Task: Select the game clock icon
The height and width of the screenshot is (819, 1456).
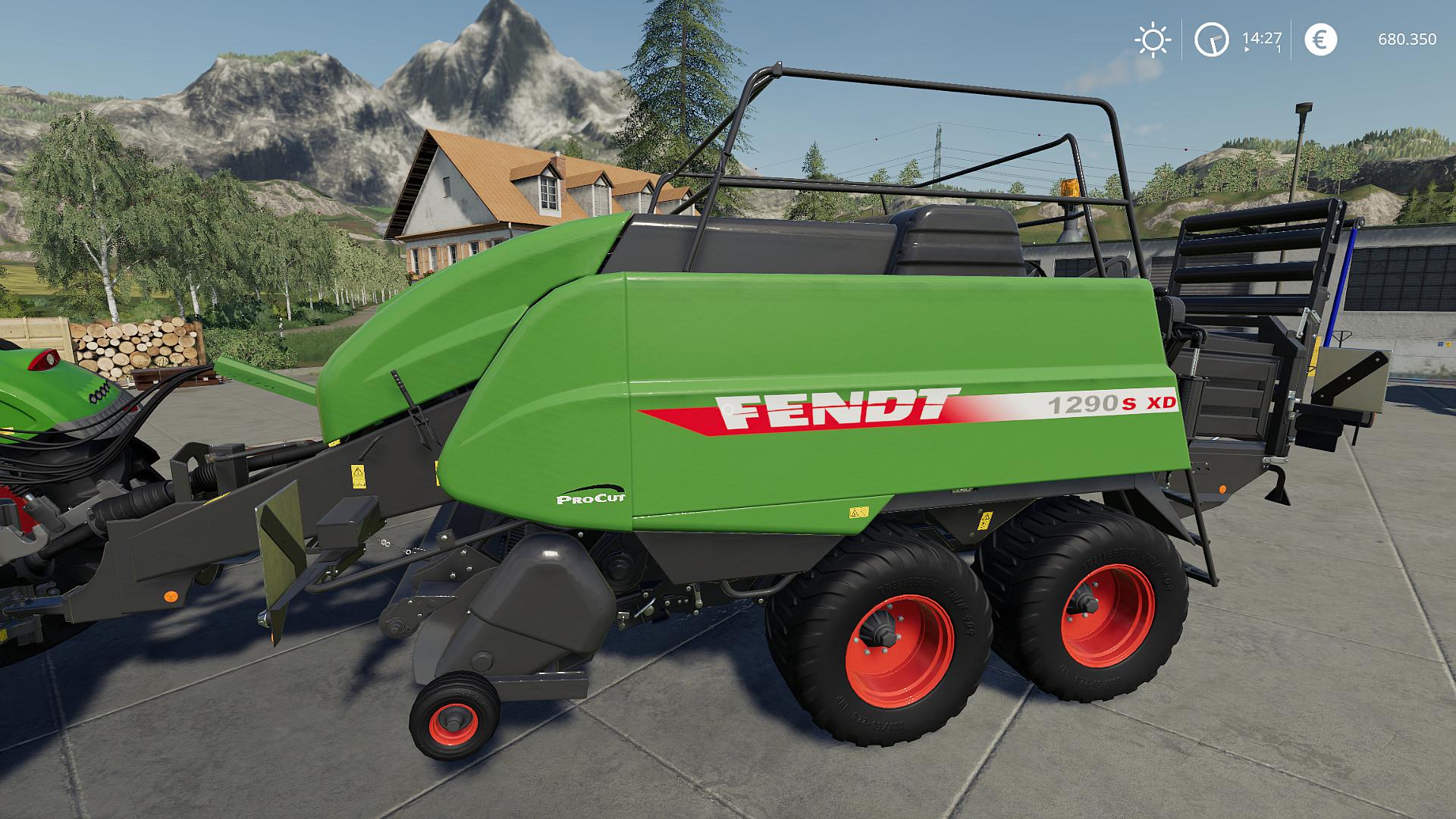Action: pyautogui.click(x=1211, y=39)
